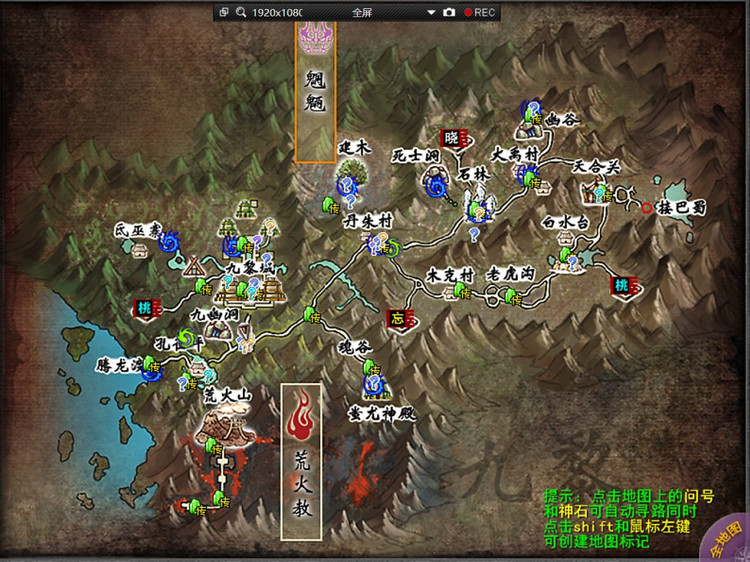Click the 木克村 teleport stone
The width and height of the screenshot is (750, 562).
coord(460,291)
